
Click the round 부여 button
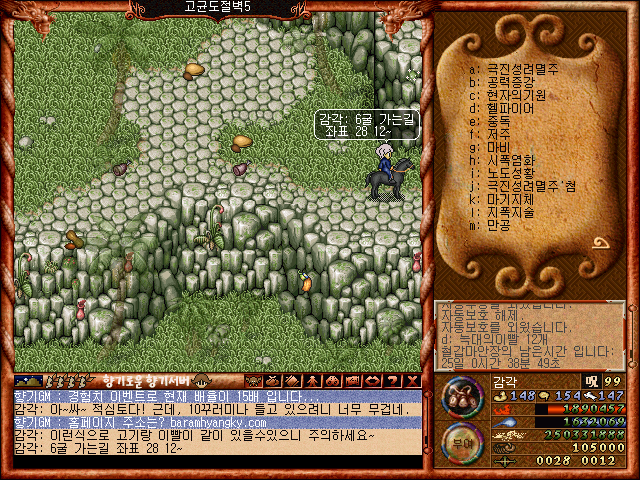(x=460, y=441)
